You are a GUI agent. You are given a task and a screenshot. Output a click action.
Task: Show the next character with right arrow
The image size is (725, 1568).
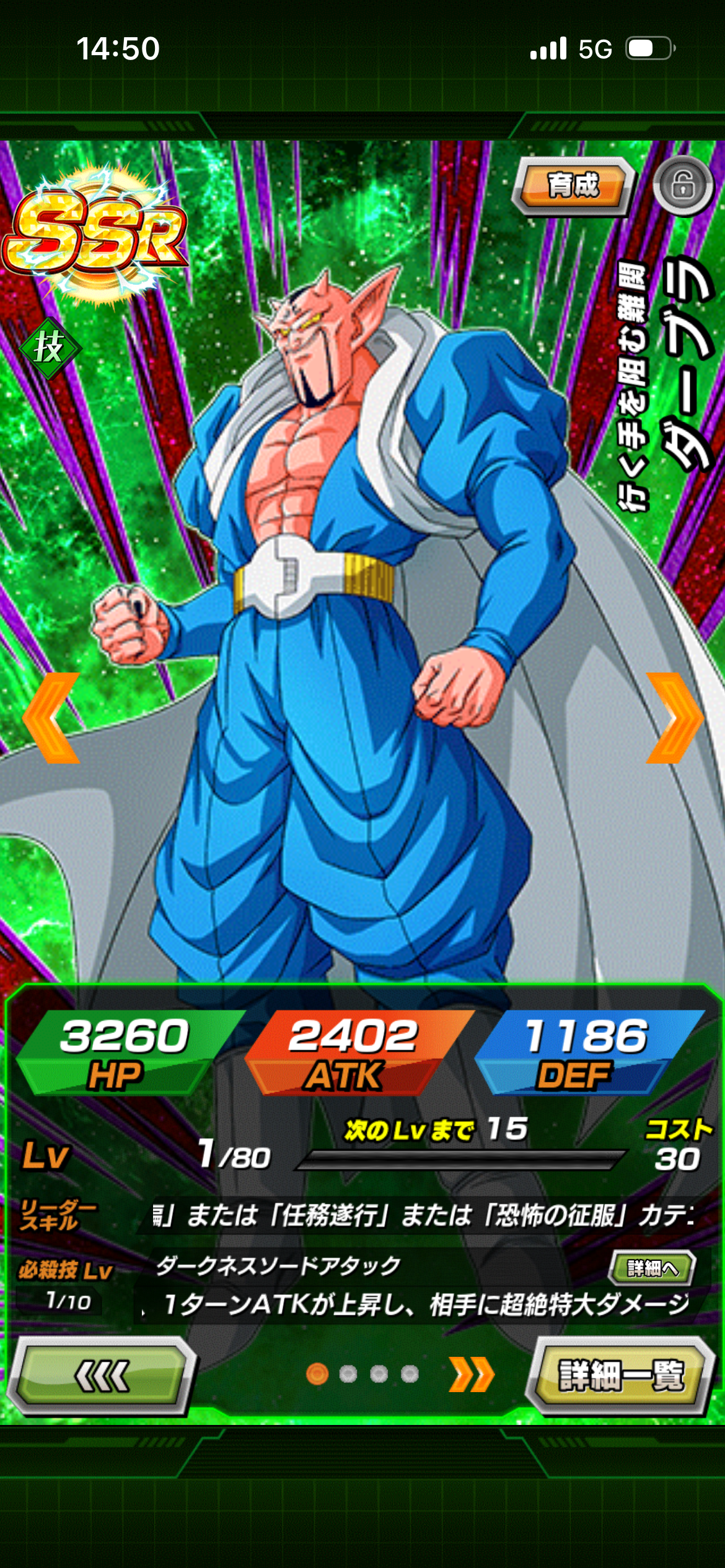coord(674,718)
